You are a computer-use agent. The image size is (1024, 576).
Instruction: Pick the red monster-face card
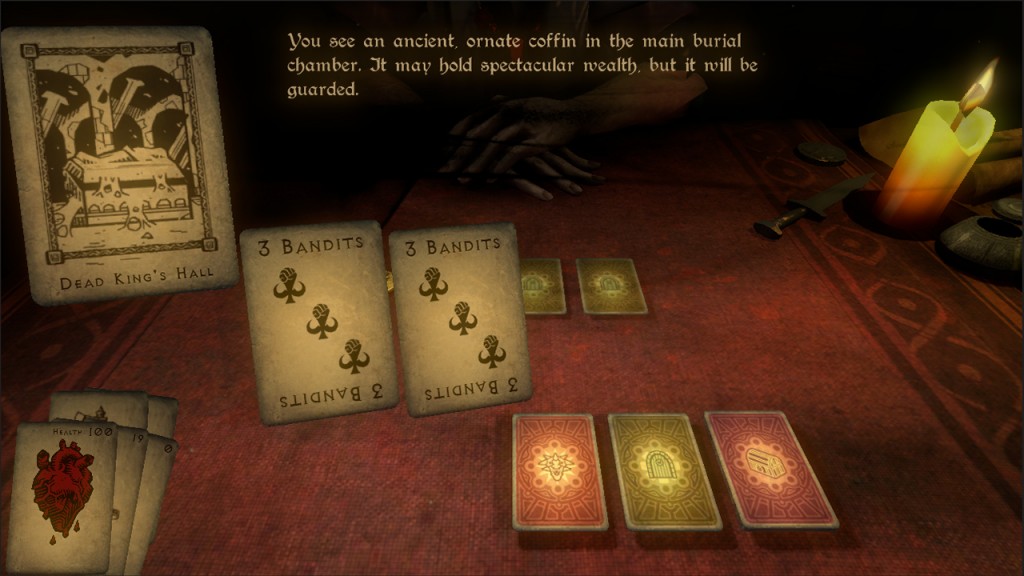pyautogui.click(x=561, y=469)
